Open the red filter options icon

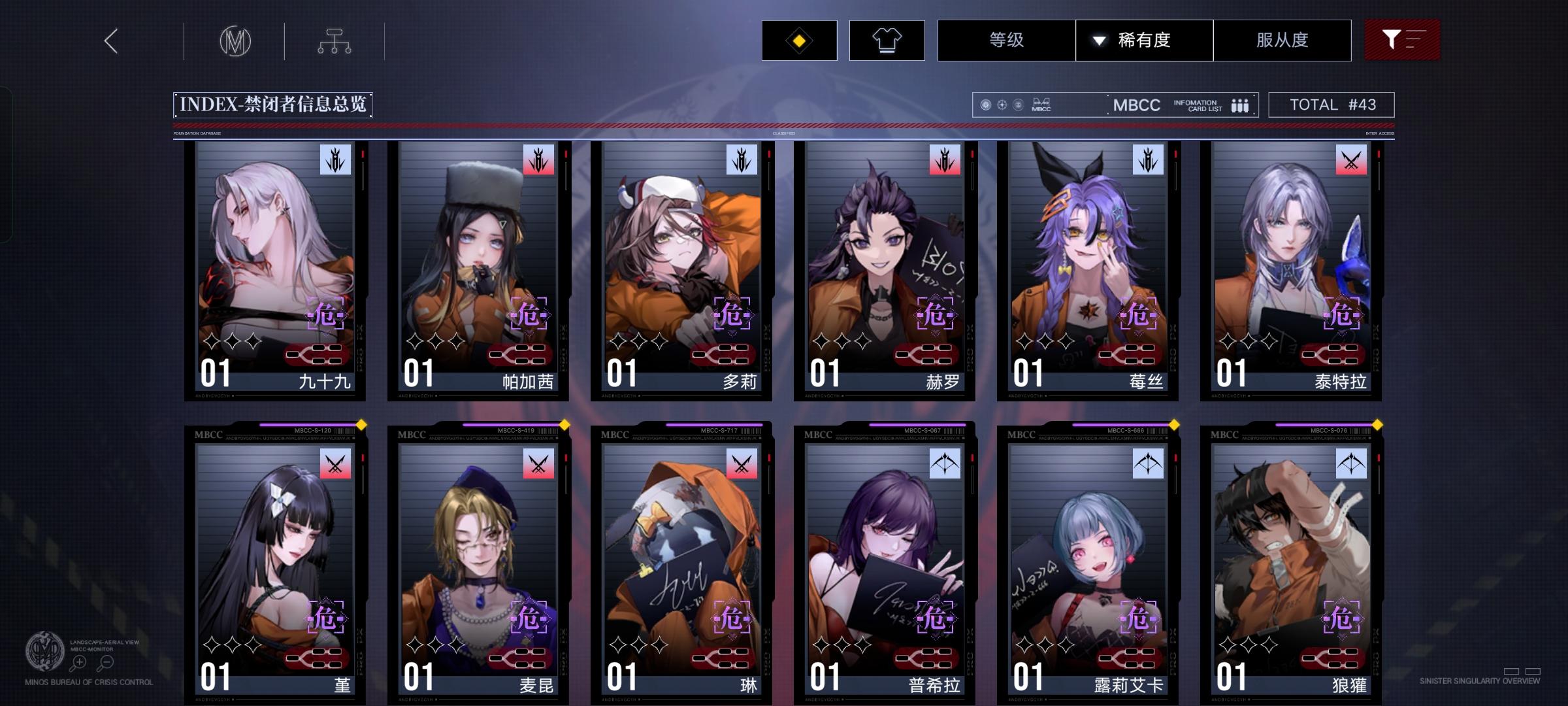(1401, 40)
